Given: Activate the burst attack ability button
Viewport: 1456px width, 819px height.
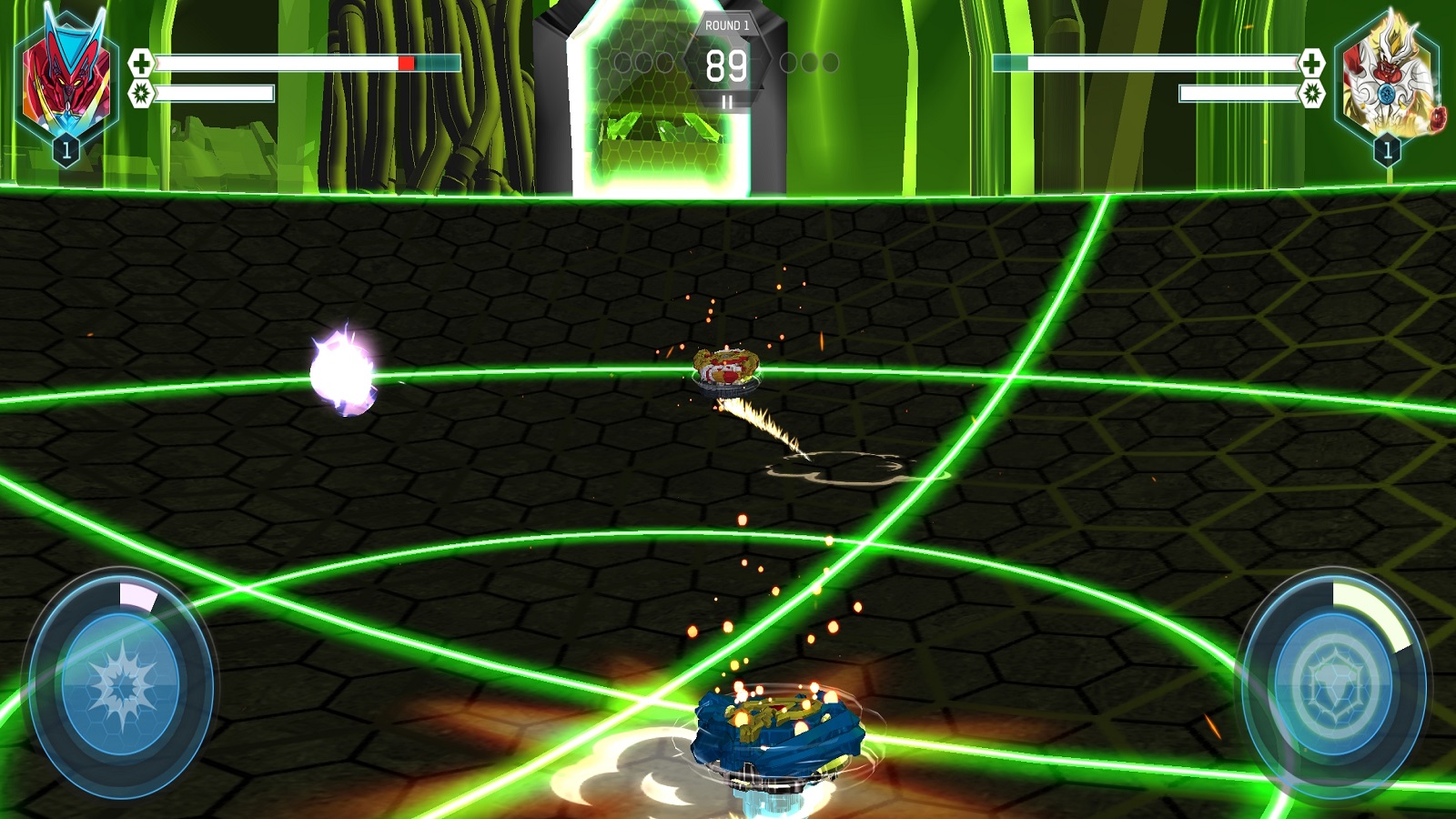Looking at the screenshot, I should (122, 684).
